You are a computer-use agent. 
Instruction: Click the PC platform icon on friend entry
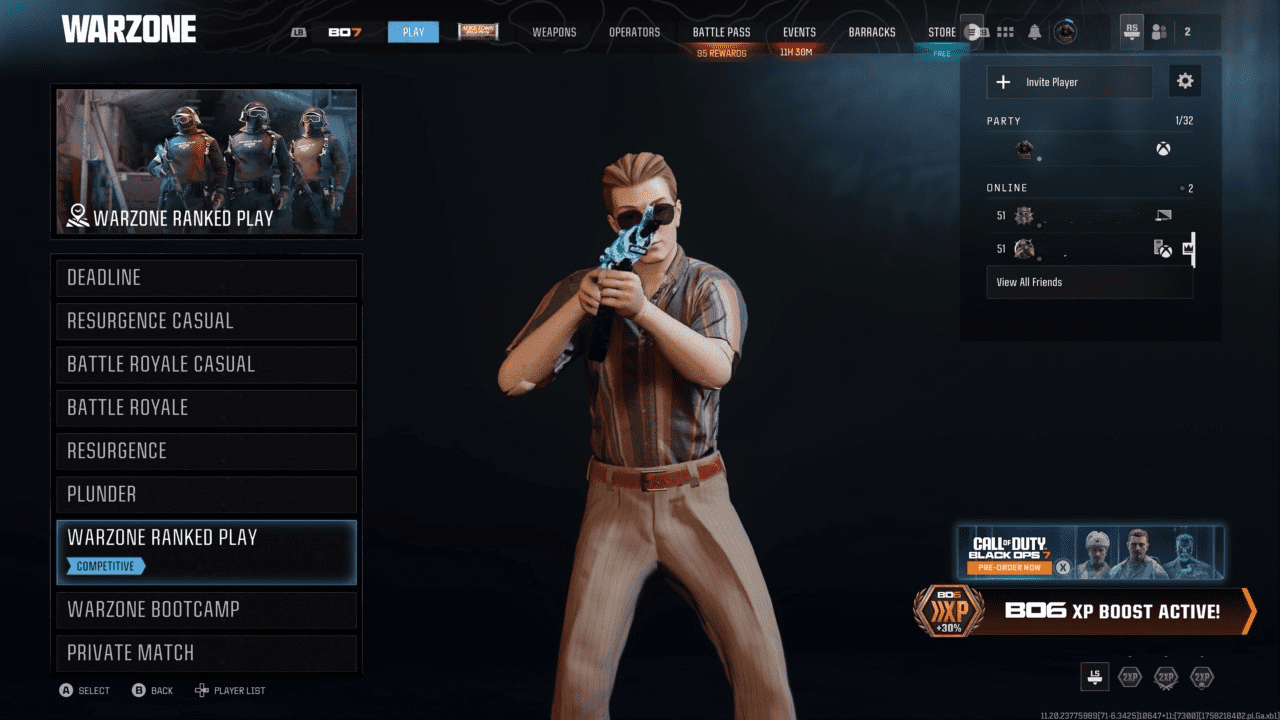click(x=1162, y=213)
